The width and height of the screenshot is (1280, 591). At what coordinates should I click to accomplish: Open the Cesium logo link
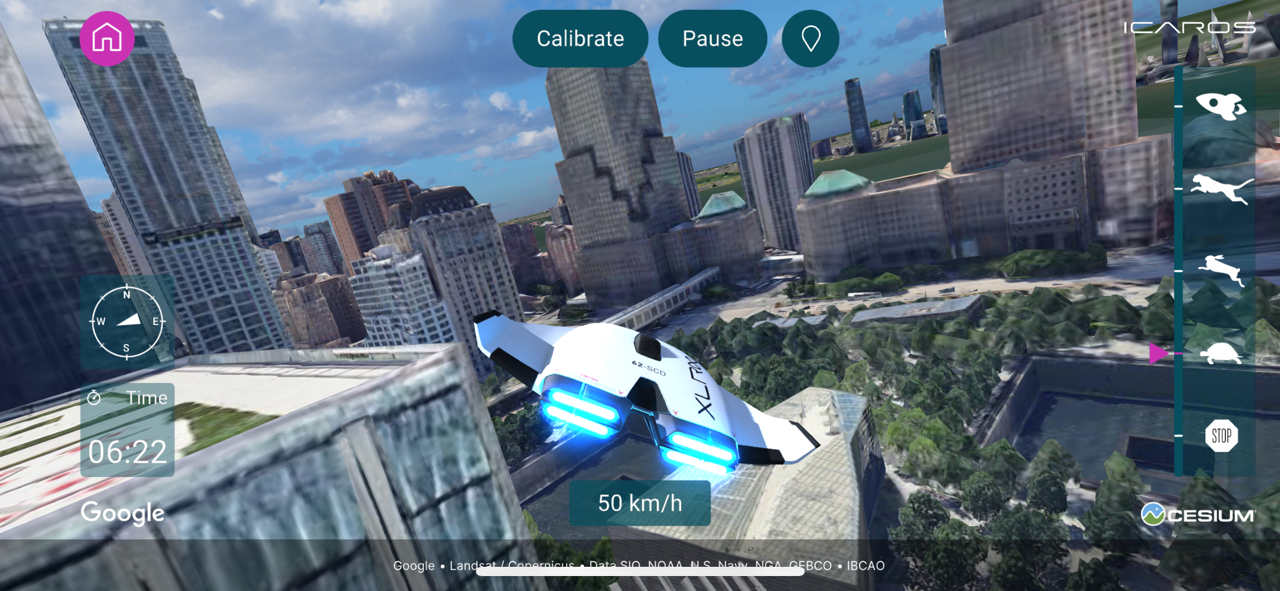1198,514
